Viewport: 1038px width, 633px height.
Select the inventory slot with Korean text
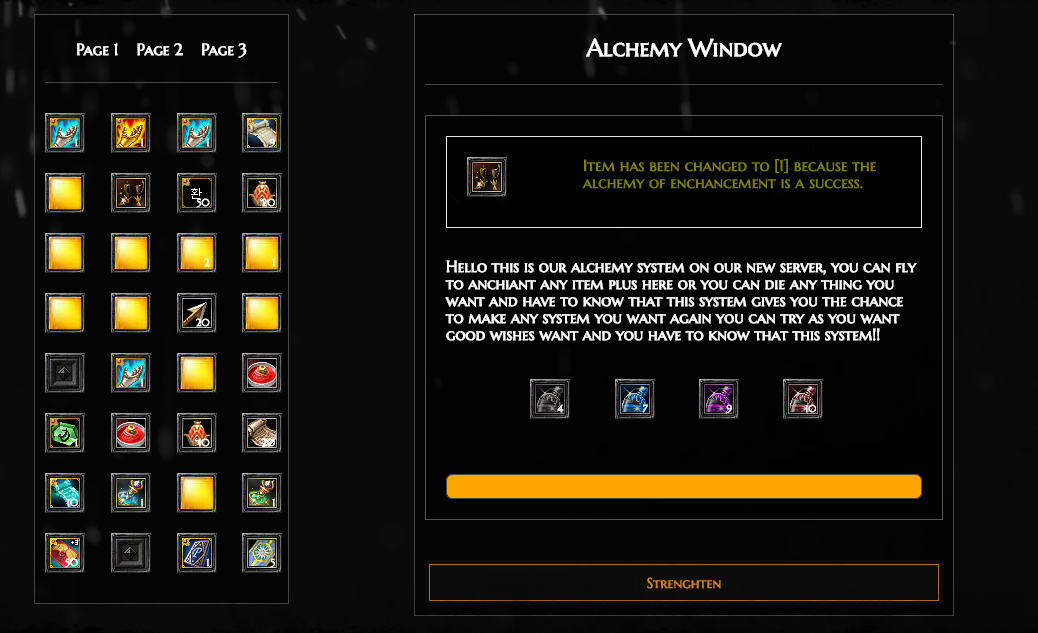(x=196, y=193)
